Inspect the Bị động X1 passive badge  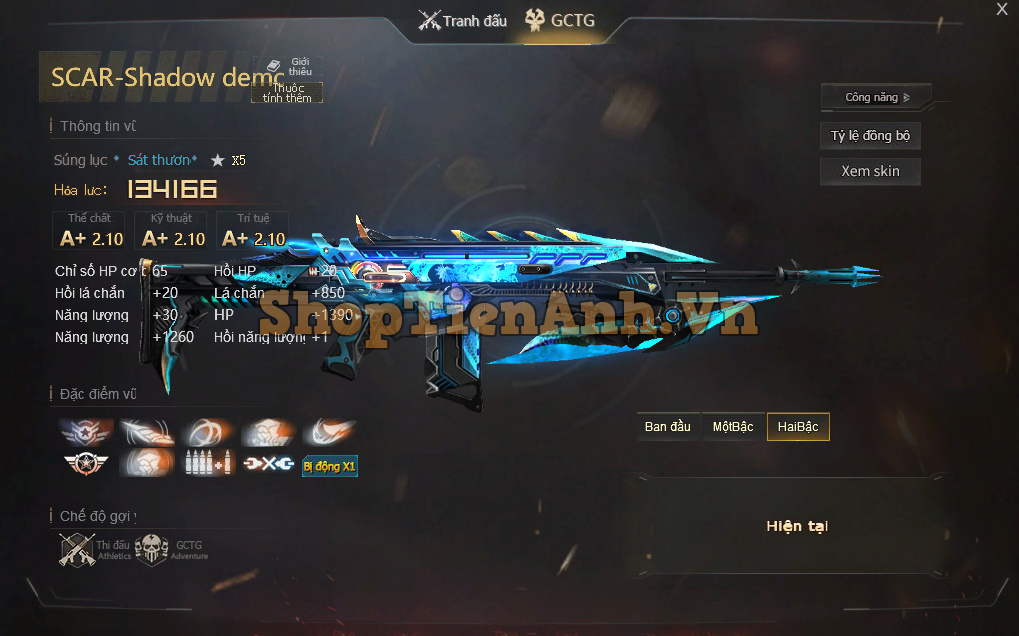pyautogui.click(x=330, y=466)
